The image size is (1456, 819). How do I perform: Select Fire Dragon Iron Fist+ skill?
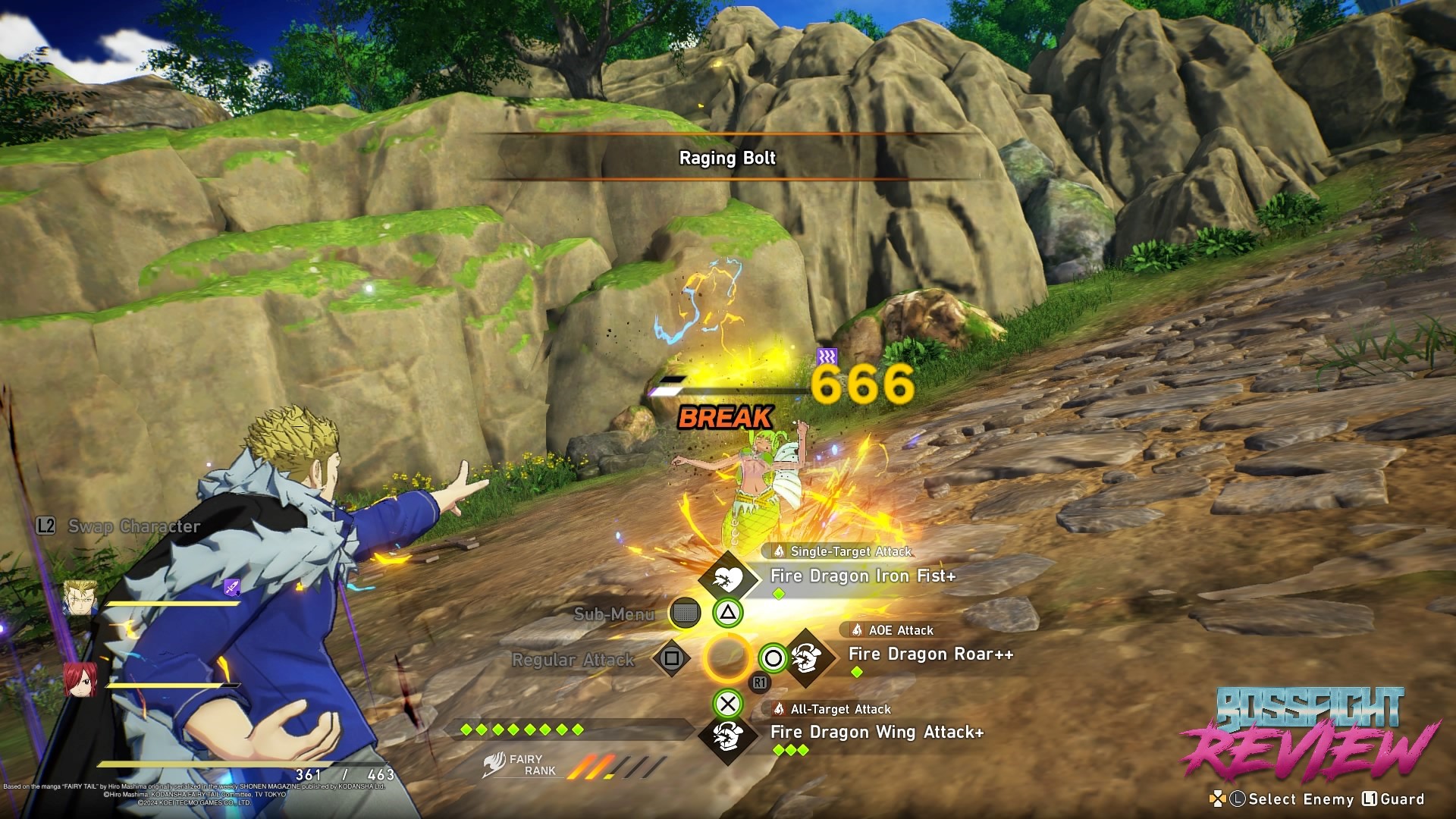(862, 576)
